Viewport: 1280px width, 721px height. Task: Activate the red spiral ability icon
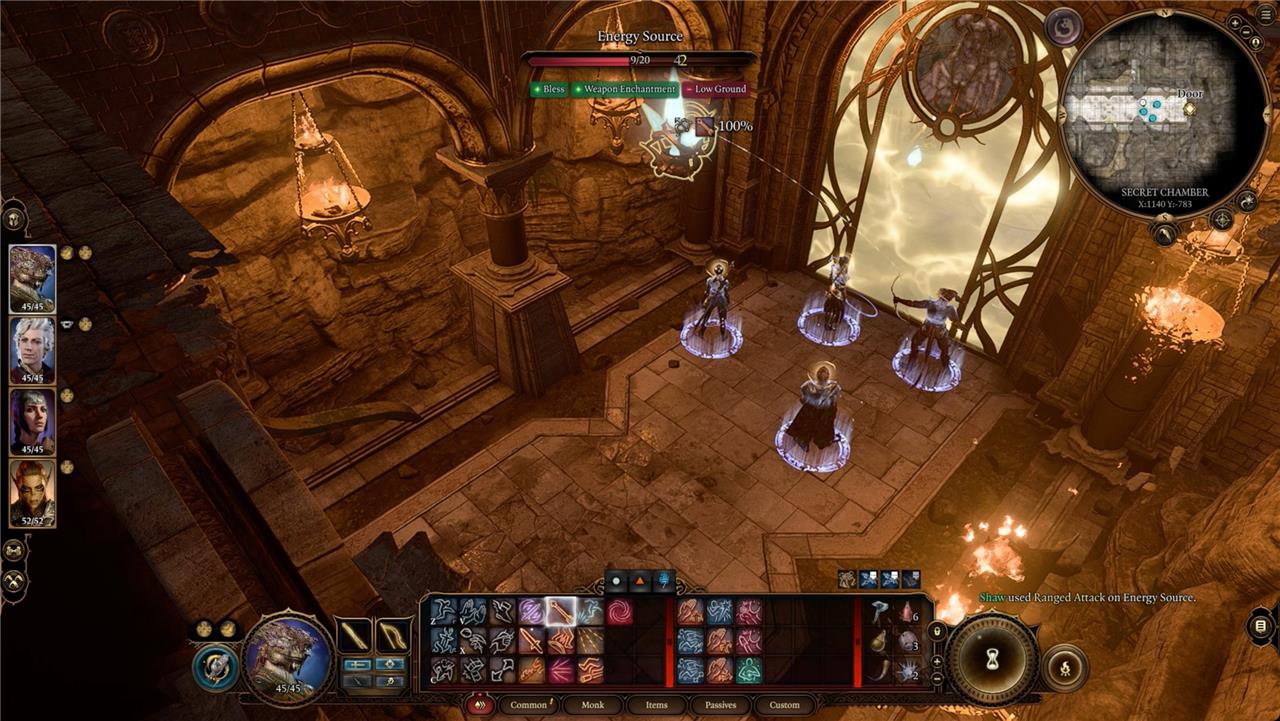coord(619,612)
